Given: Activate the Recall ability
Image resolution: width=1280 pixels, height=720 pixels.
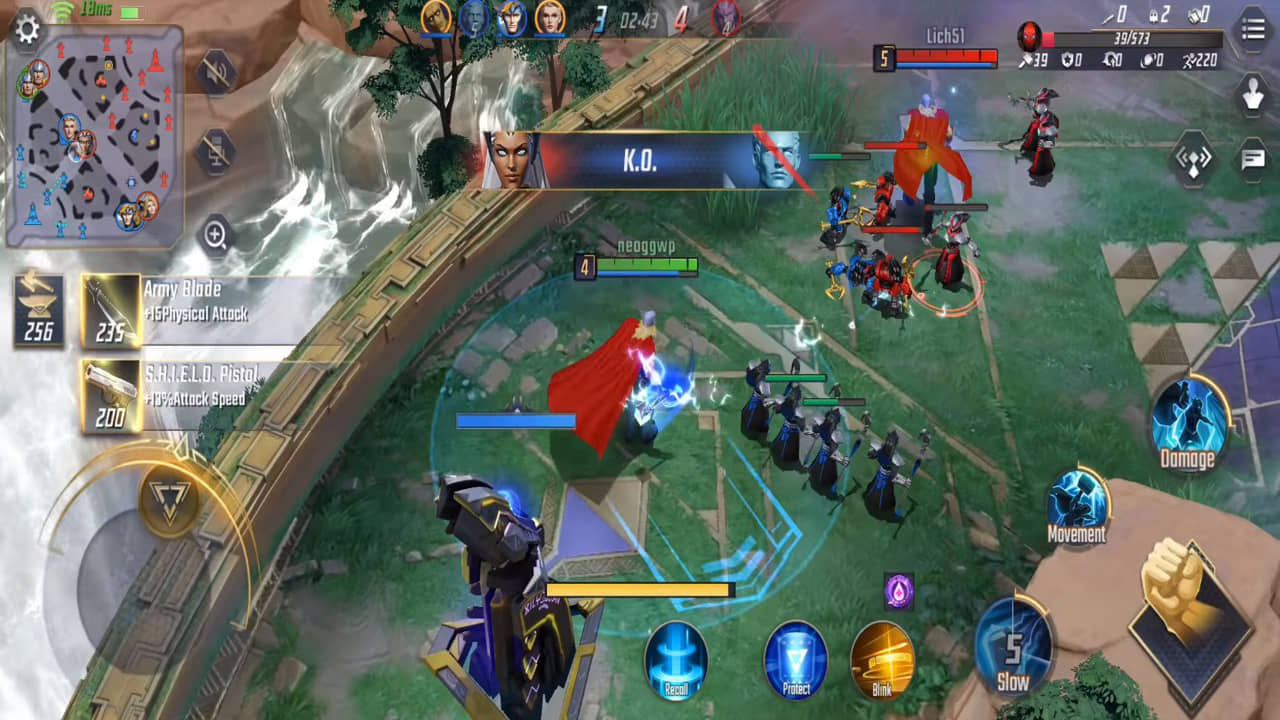Looking at the screenshot, I should [x=676, y=660].
